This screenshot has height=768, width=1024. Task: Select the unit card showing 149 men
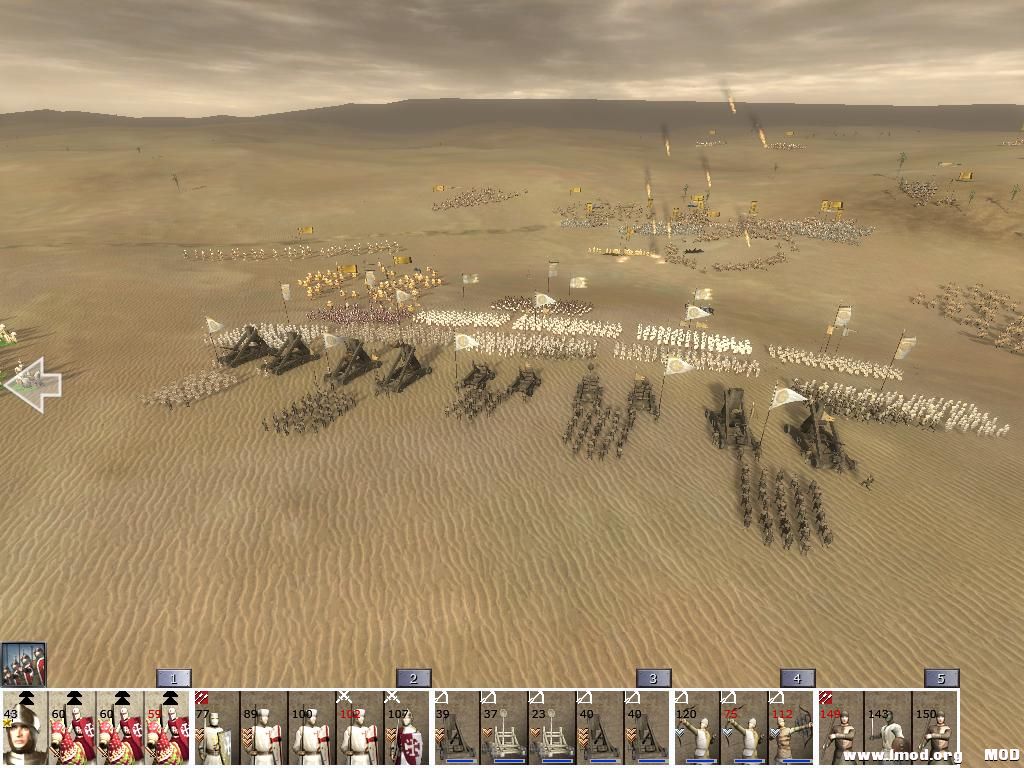pyautogui.click(x=840, y=728)
